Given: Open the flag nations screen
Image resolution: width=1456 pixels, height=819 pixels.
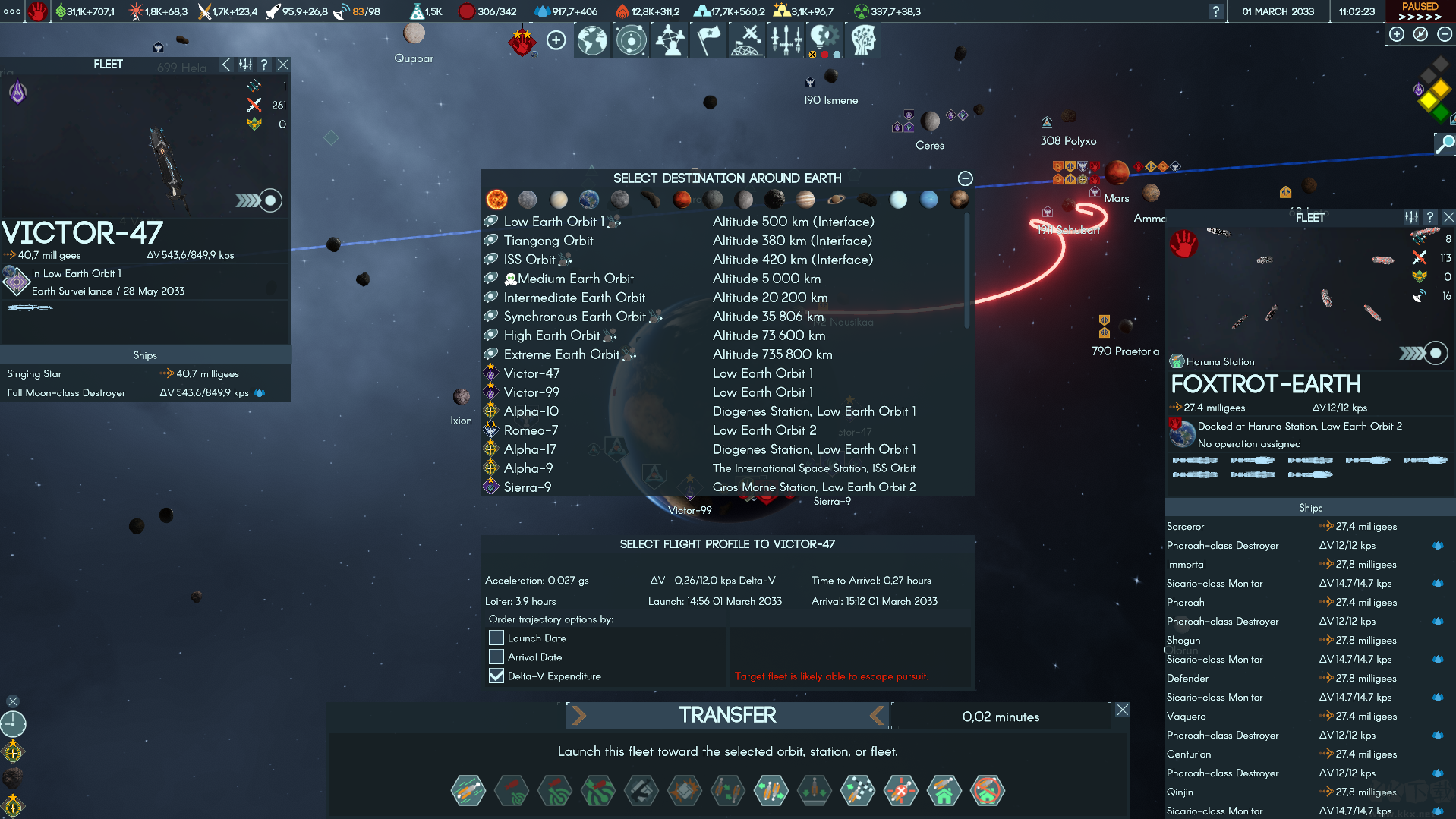Looking at the screenshot, I should coord(708,40).
